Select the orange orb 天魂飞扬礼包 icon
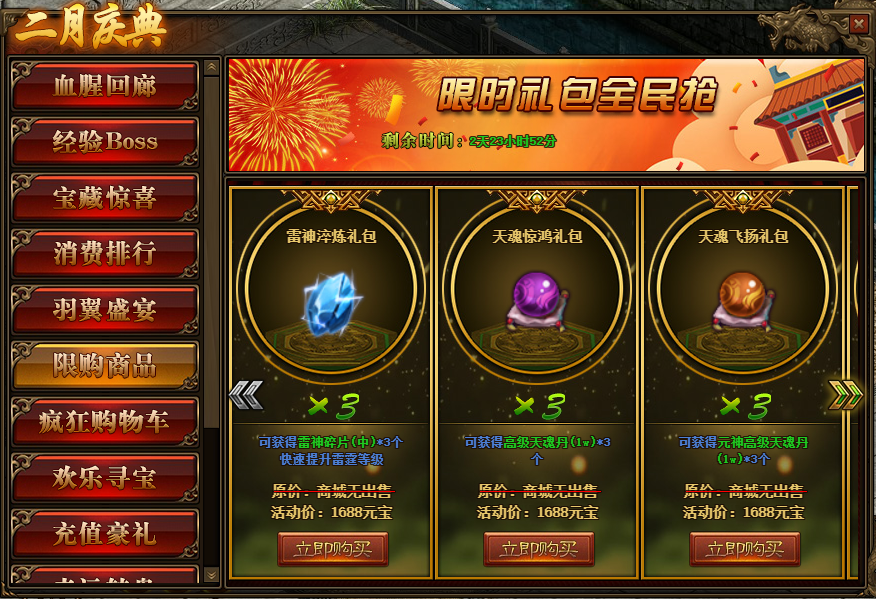Screen dimensions: 876x599 click(x=745, y=298)
